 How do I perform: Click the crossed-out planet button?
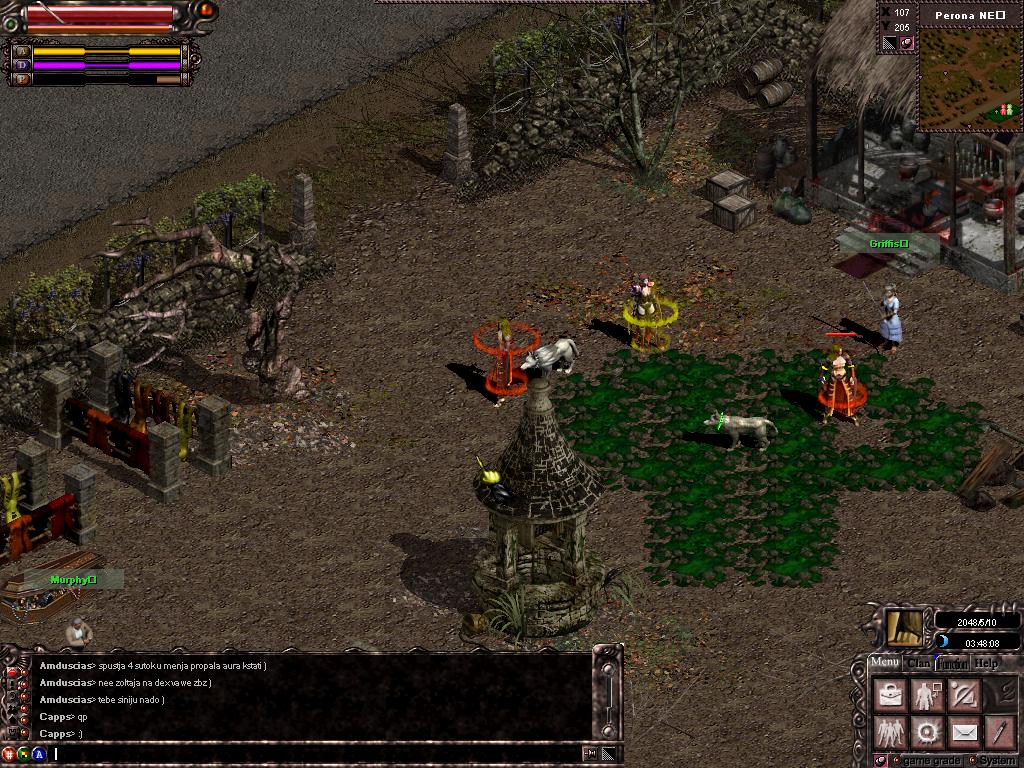[x=963, y=696]
